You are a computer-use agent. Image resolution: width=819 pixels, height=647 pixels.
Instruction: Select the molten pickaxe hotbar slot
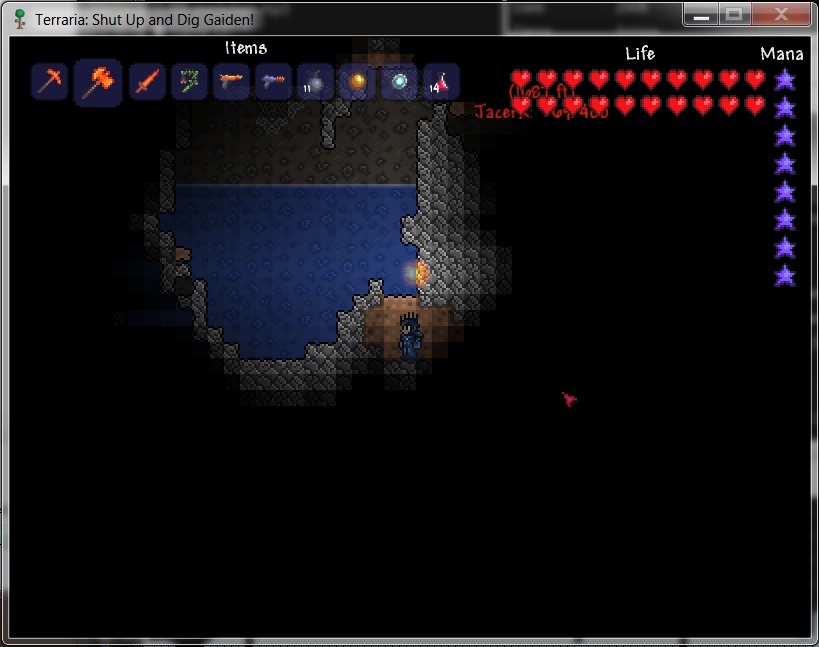49,82
